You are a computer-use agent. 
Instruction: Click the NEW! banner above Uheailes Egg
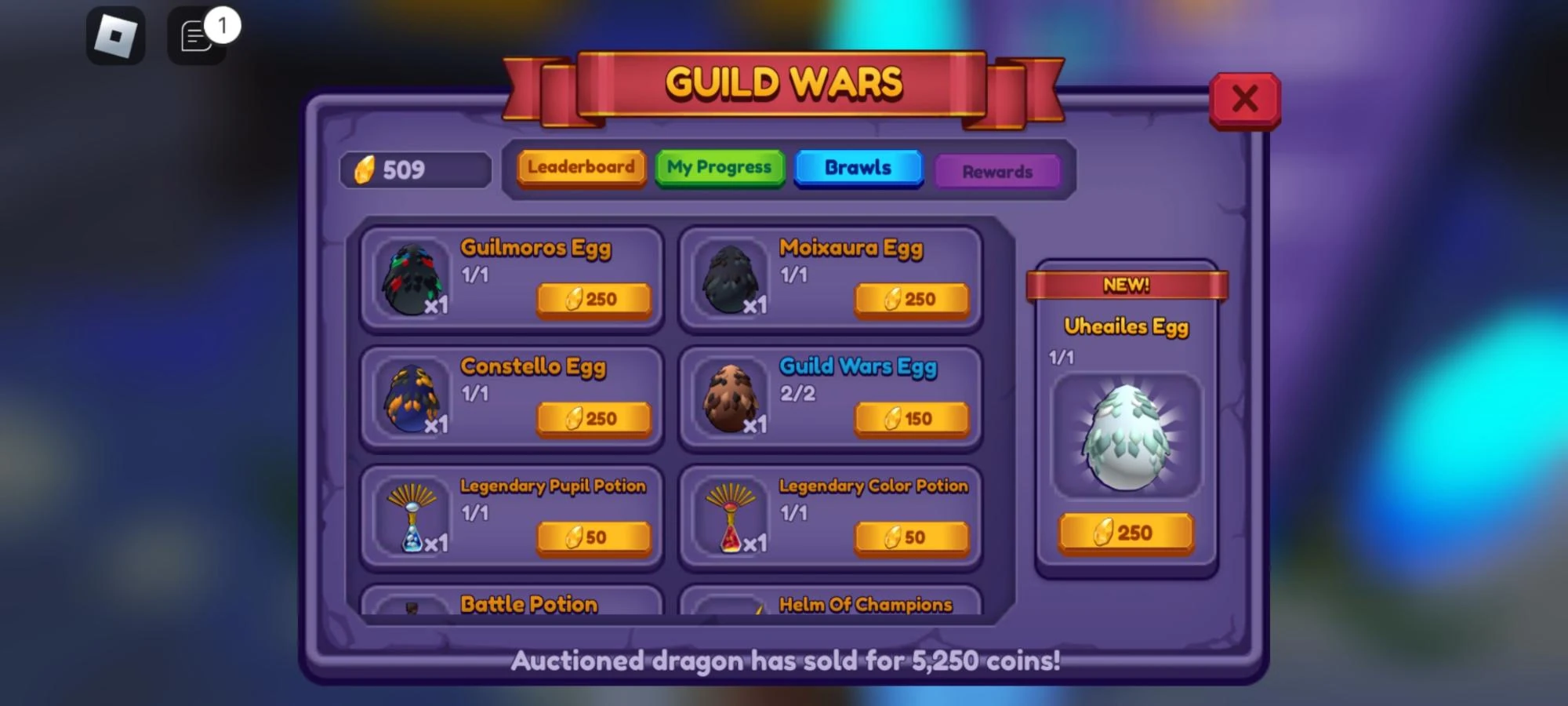[x=1127, y=286]
